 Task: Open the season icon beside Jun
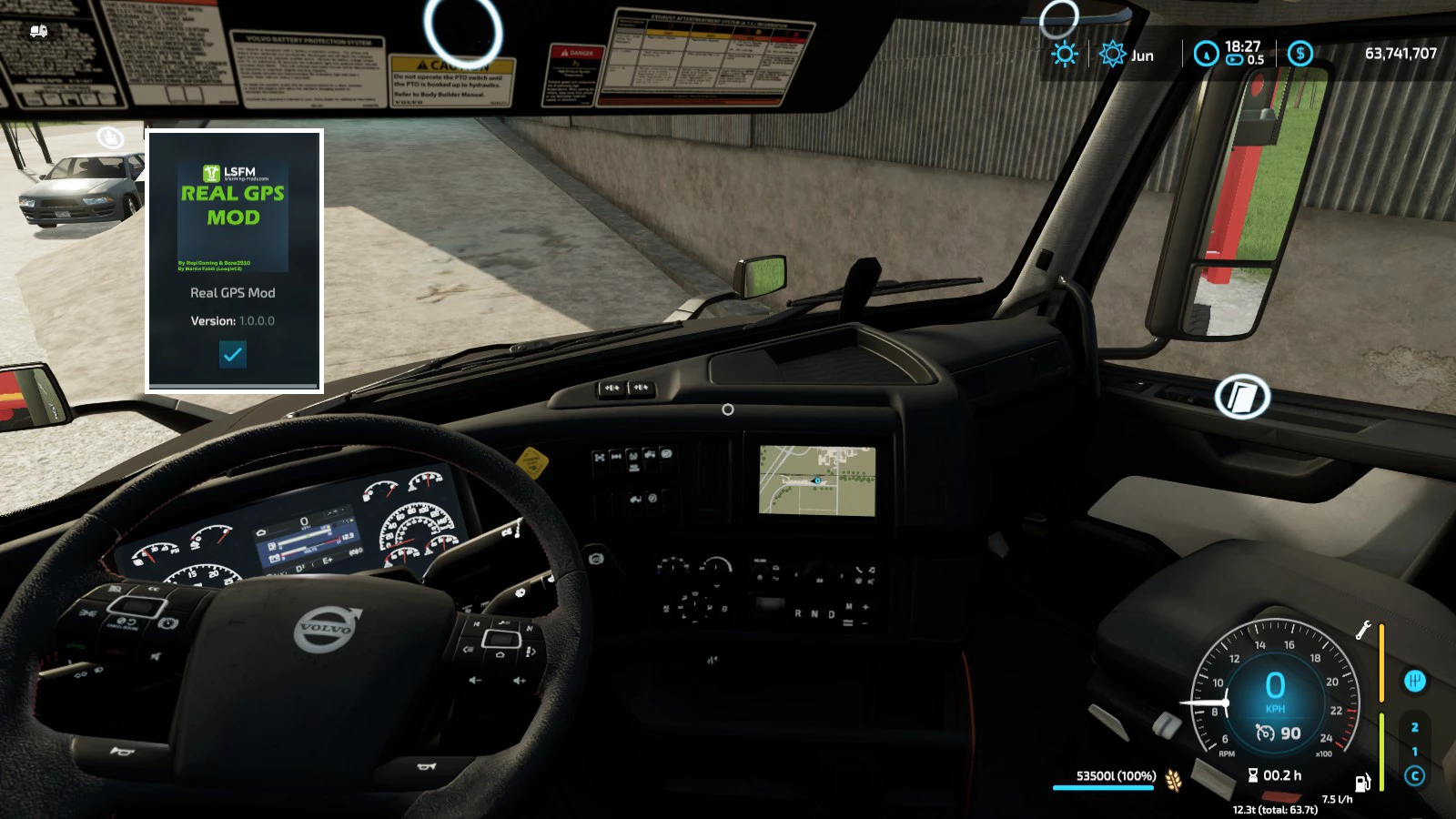point(1112,55)
